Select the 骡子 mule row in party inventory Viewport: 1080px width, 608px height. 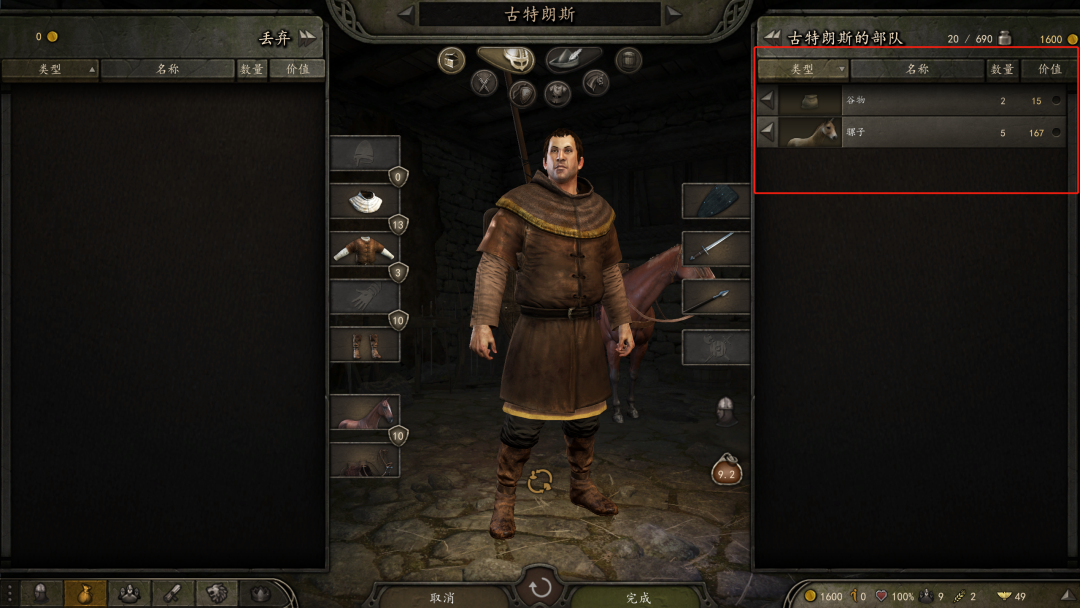click(x=910, y=132)
